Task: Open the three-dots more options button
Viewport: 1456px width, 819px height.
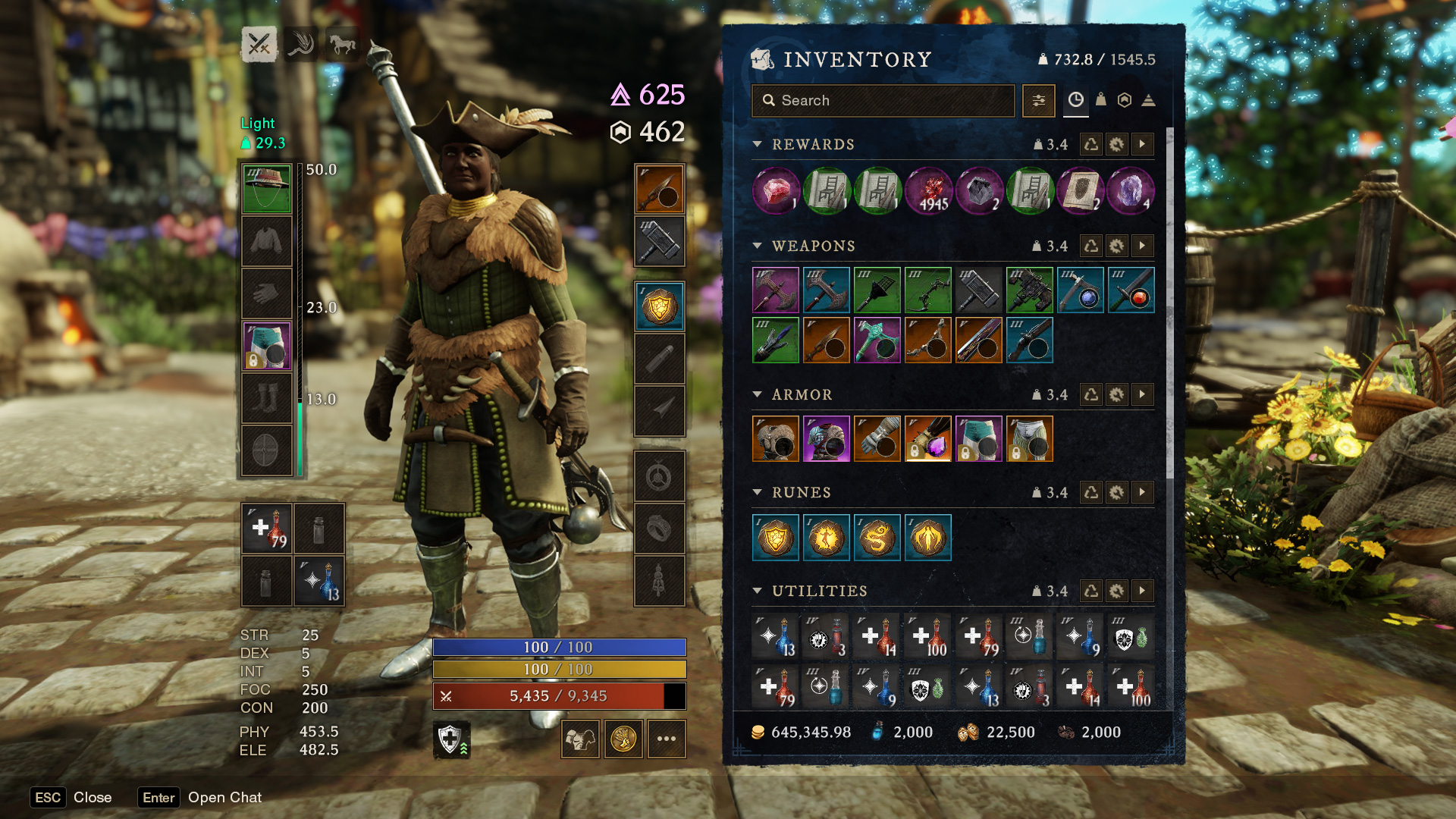Action: click(x=666, y=739)
